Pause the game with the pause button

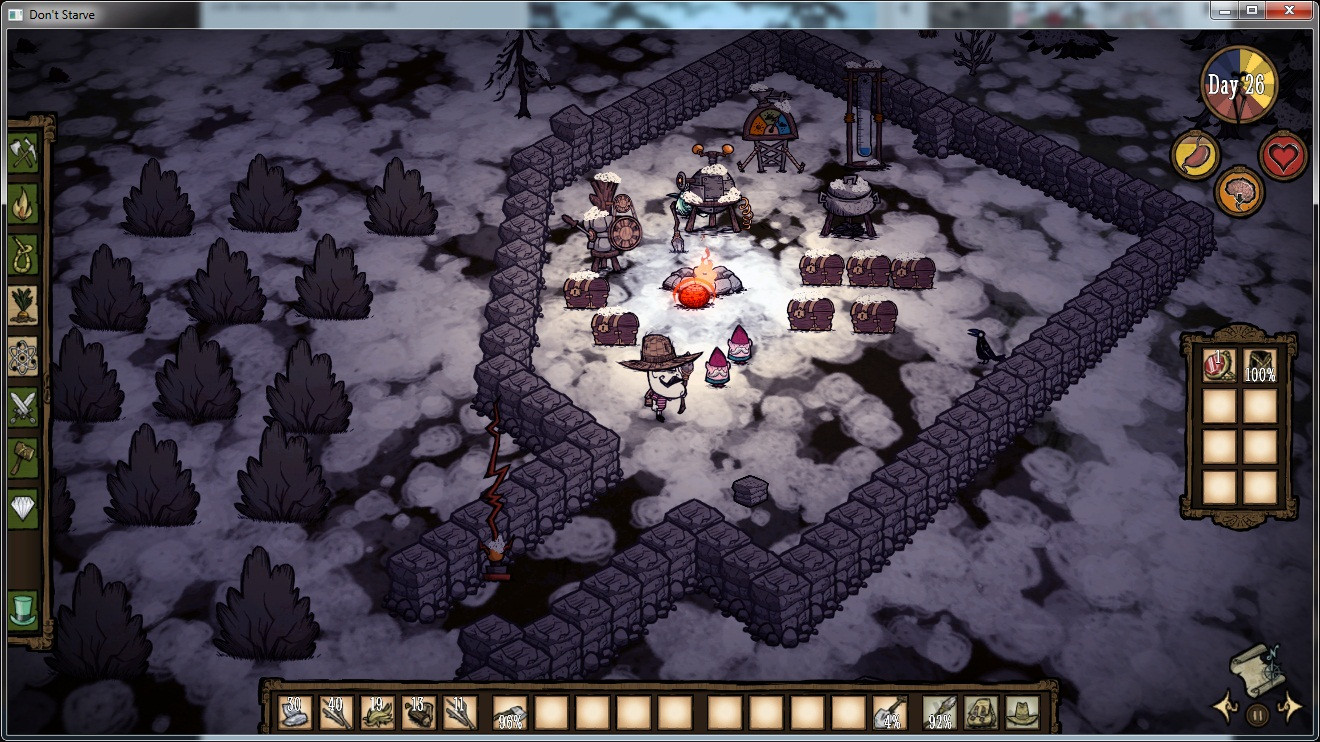coord(1258,714)
